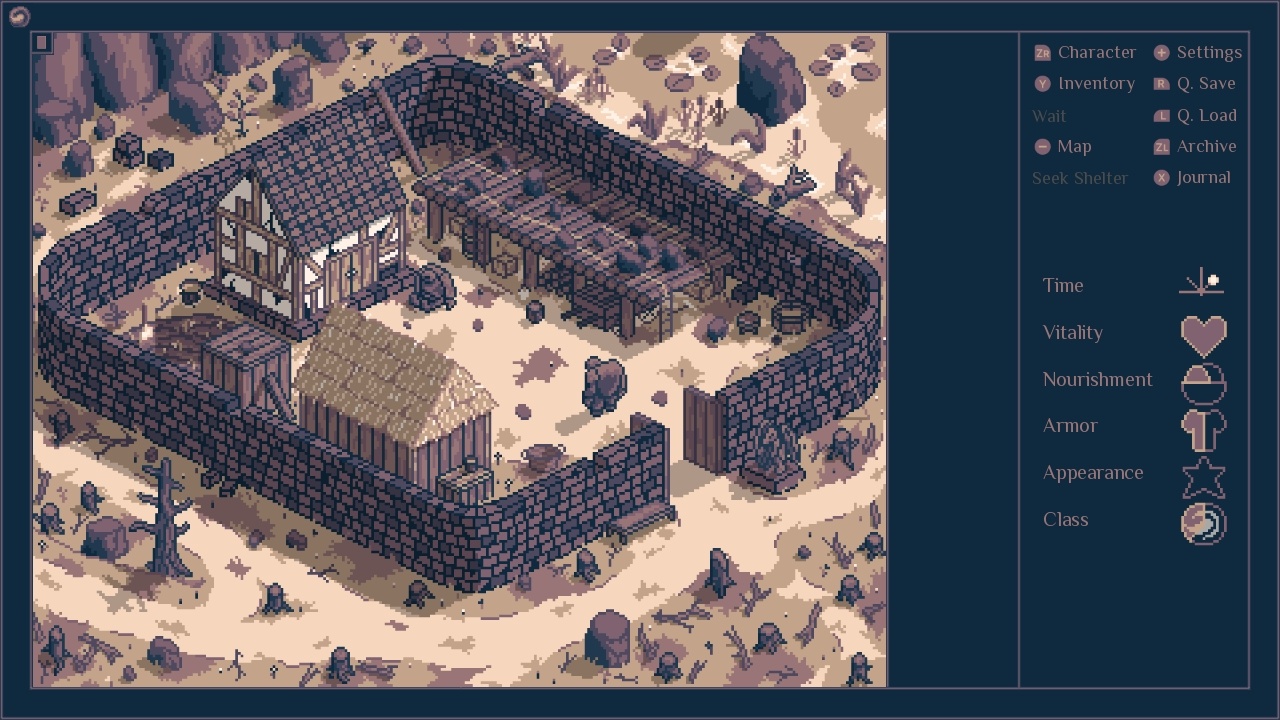Click the minus button badge beside Map
The image size is (1280, 720).
point(1041,146)
